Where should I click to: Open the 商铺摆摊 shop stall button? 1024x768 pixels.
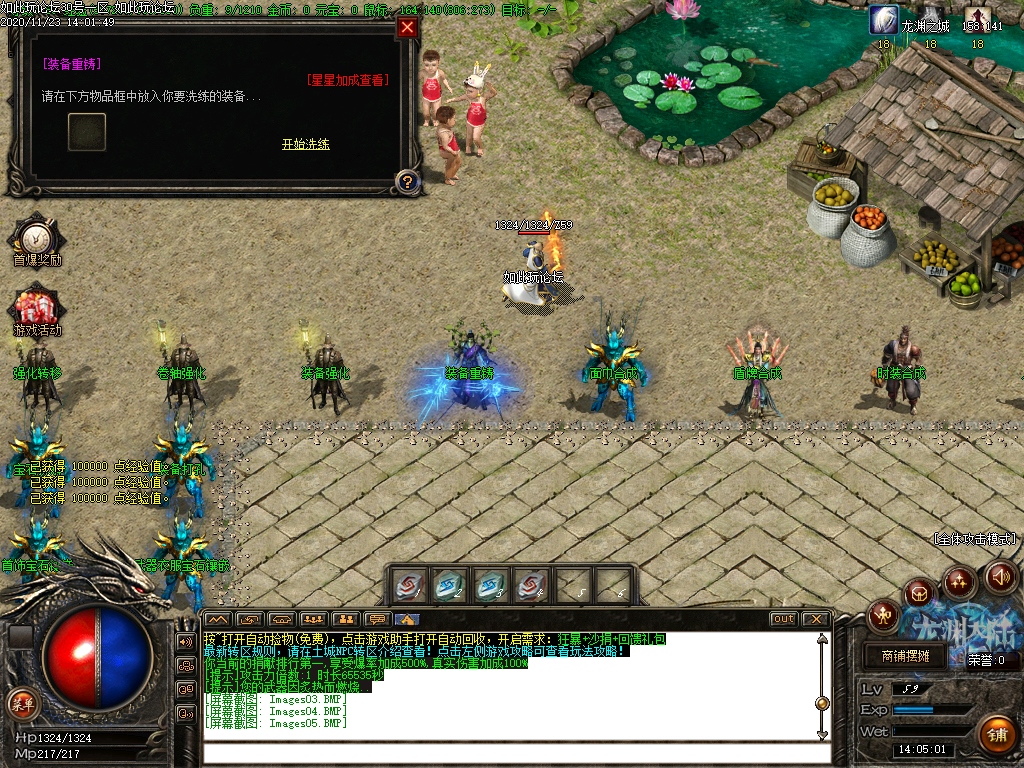[905, 657]
